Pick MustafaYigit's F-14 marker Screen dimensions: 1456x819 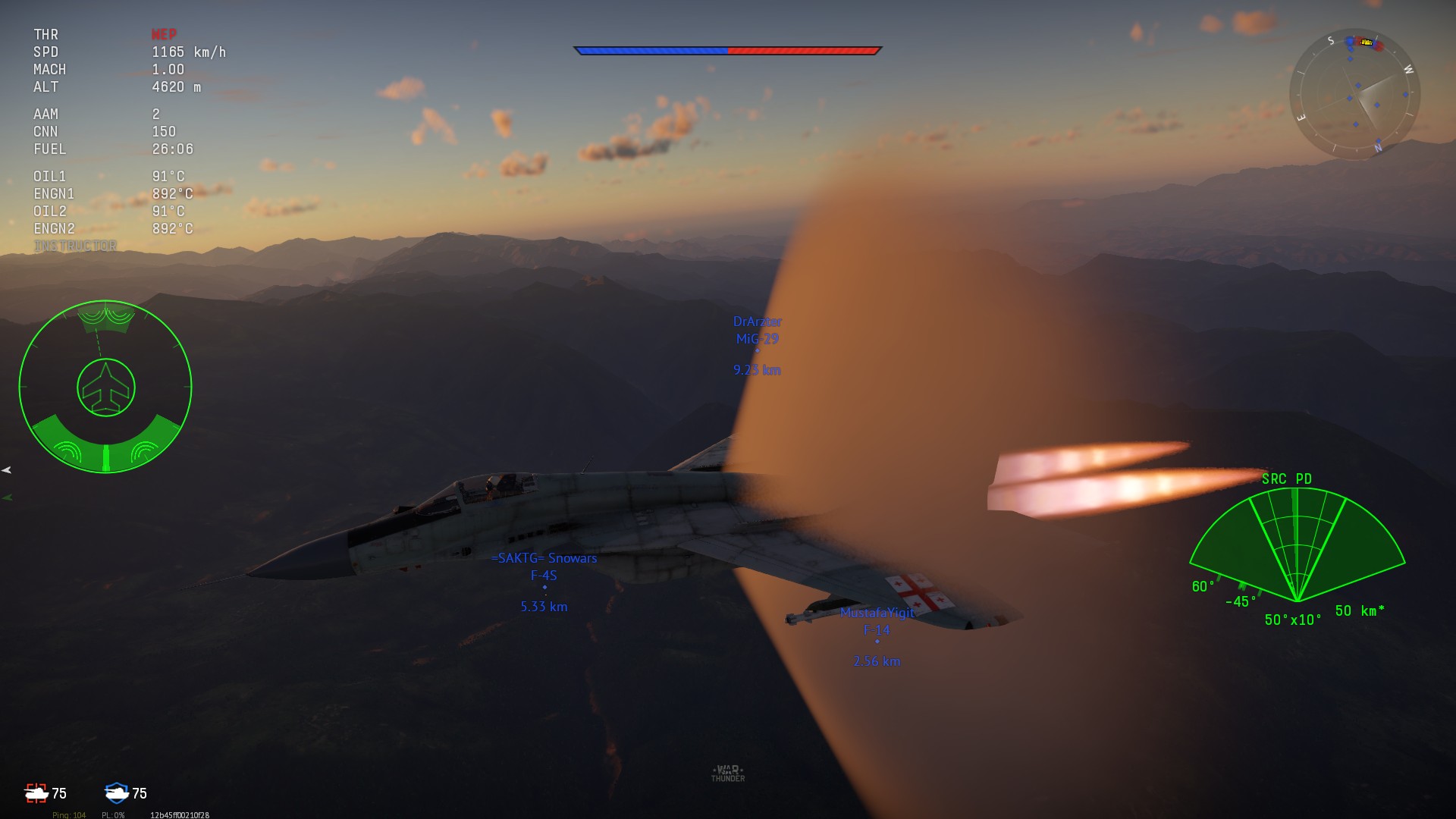(877, 642)
